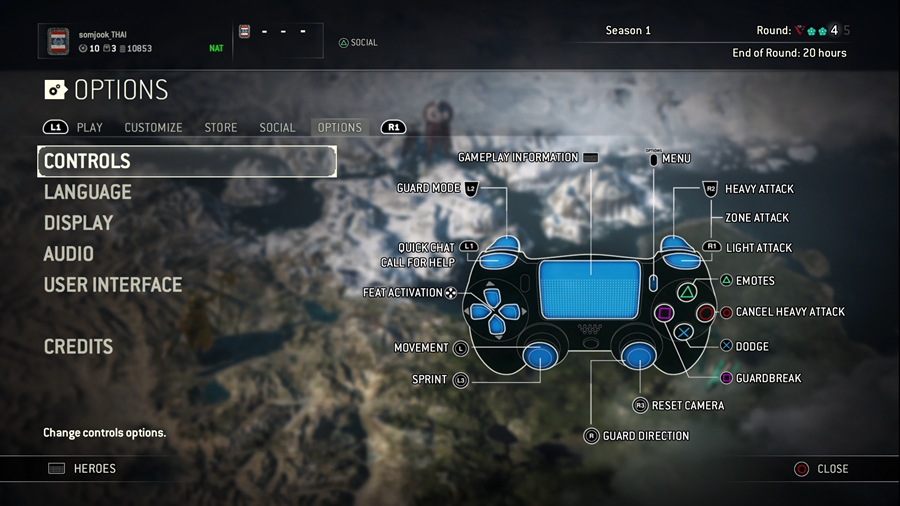The height and width of the screenshot is (506, 900).
Task: Close the options menu
Action: point(831,468)
